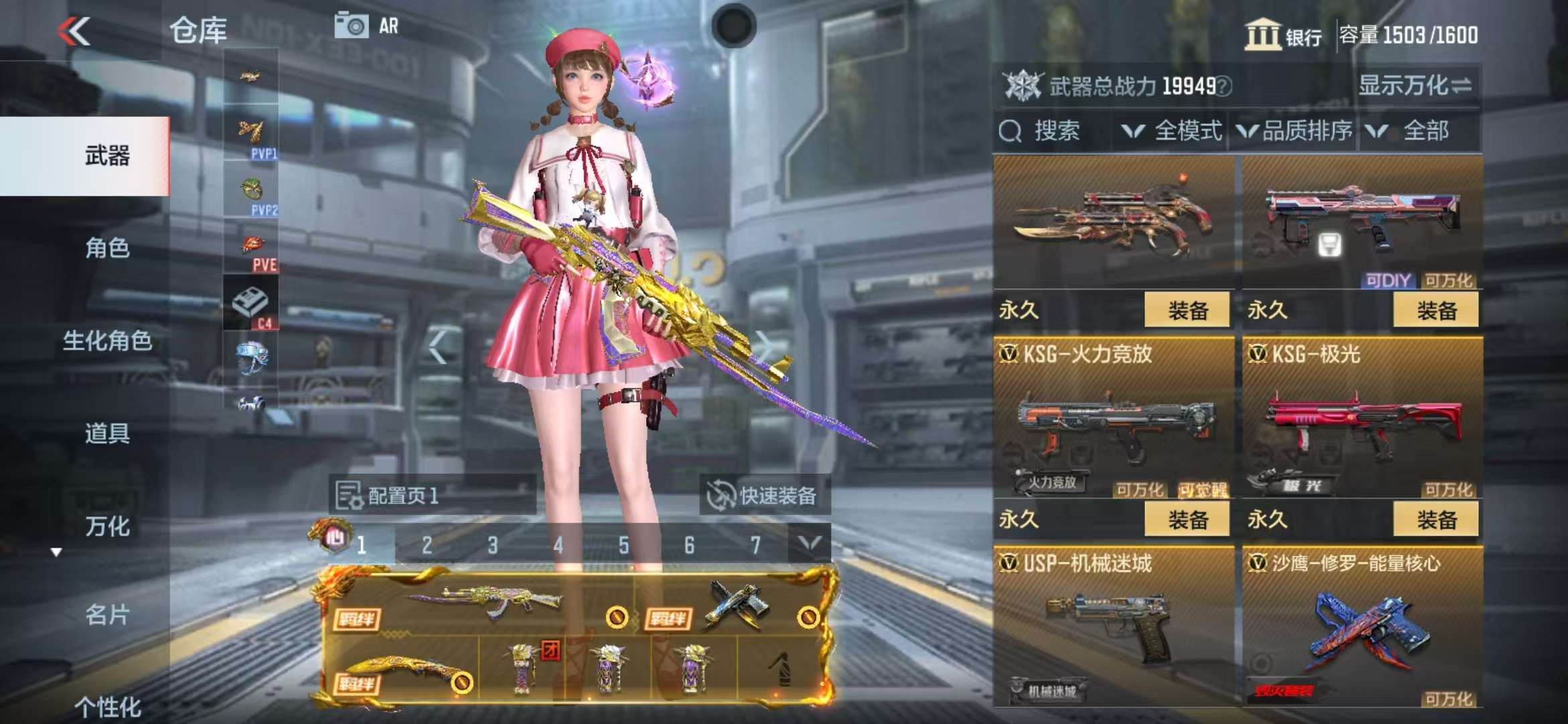Screen dimensions: 1568x724
Task: Switch to the 角色 character category
Action: 107,248
